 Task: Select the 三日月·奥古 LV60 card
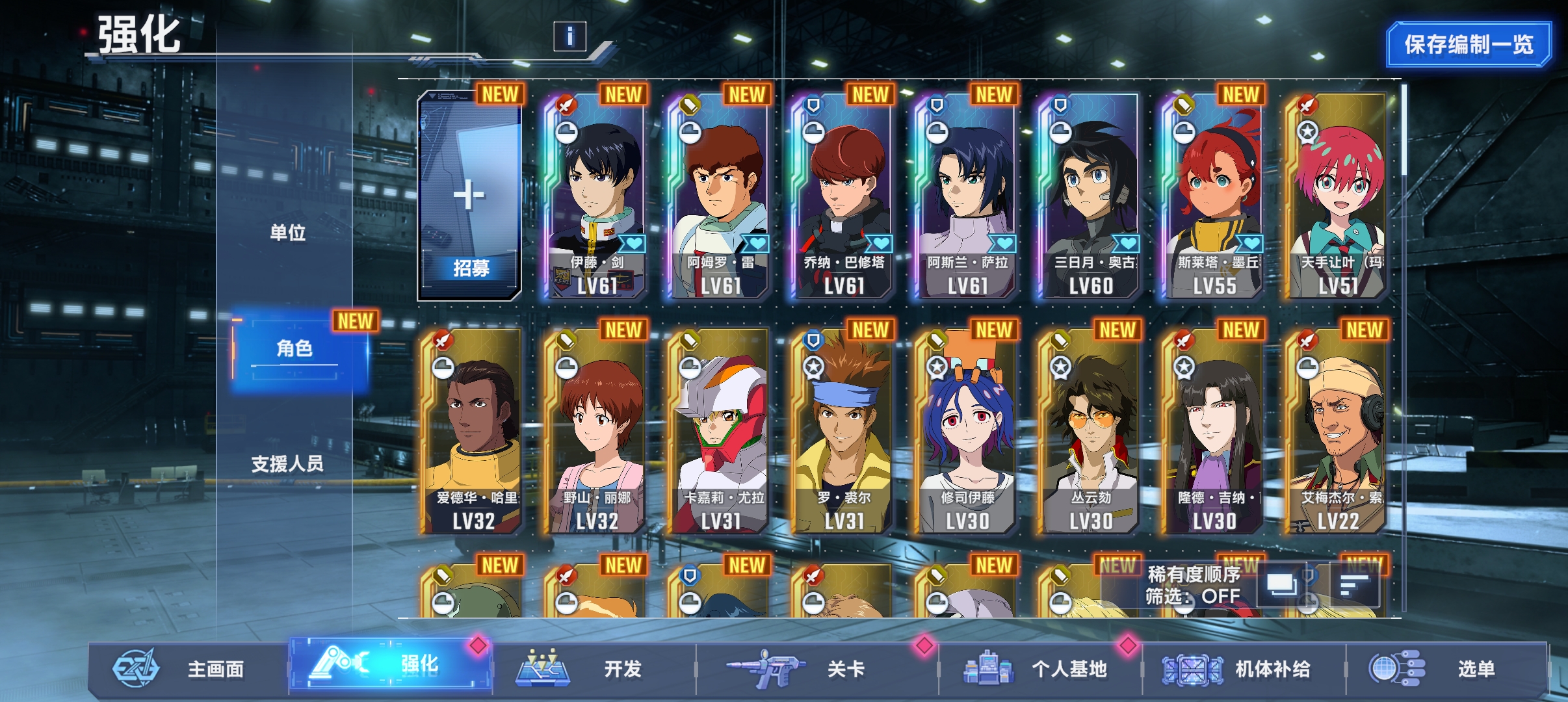point(1090,196)
